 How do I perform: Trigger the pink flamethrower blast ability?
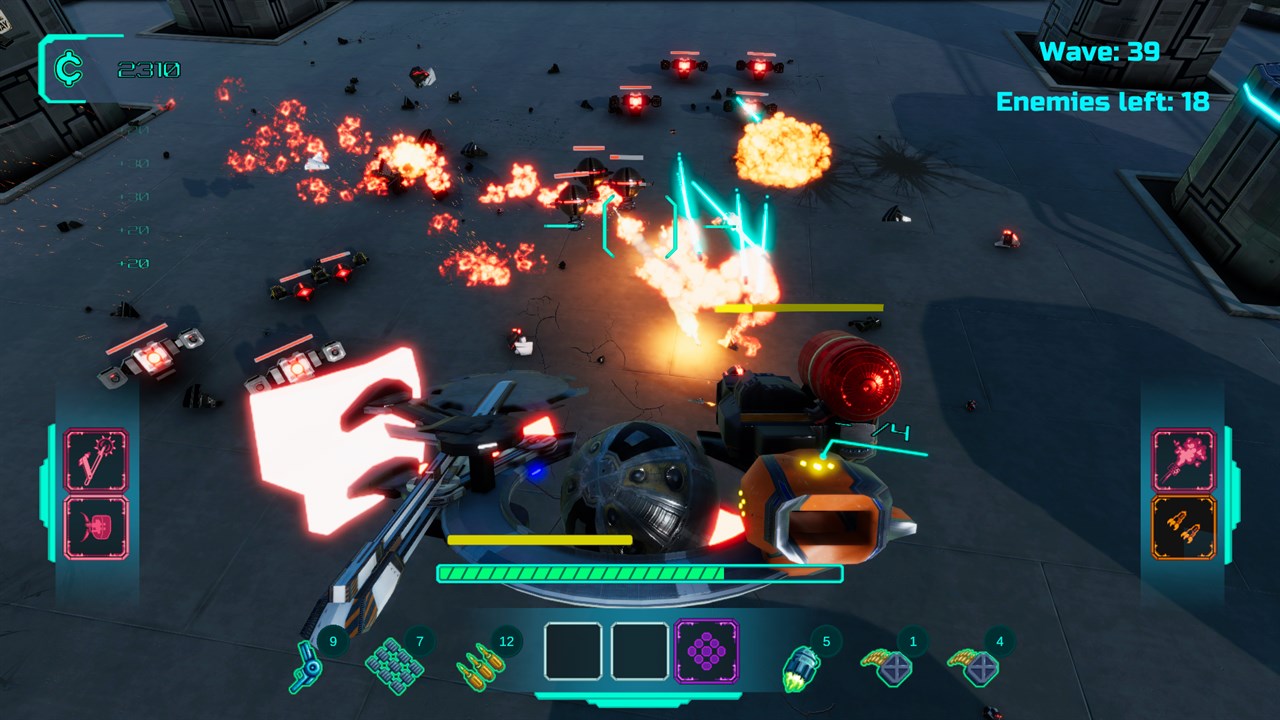(x=1184, y=460)
